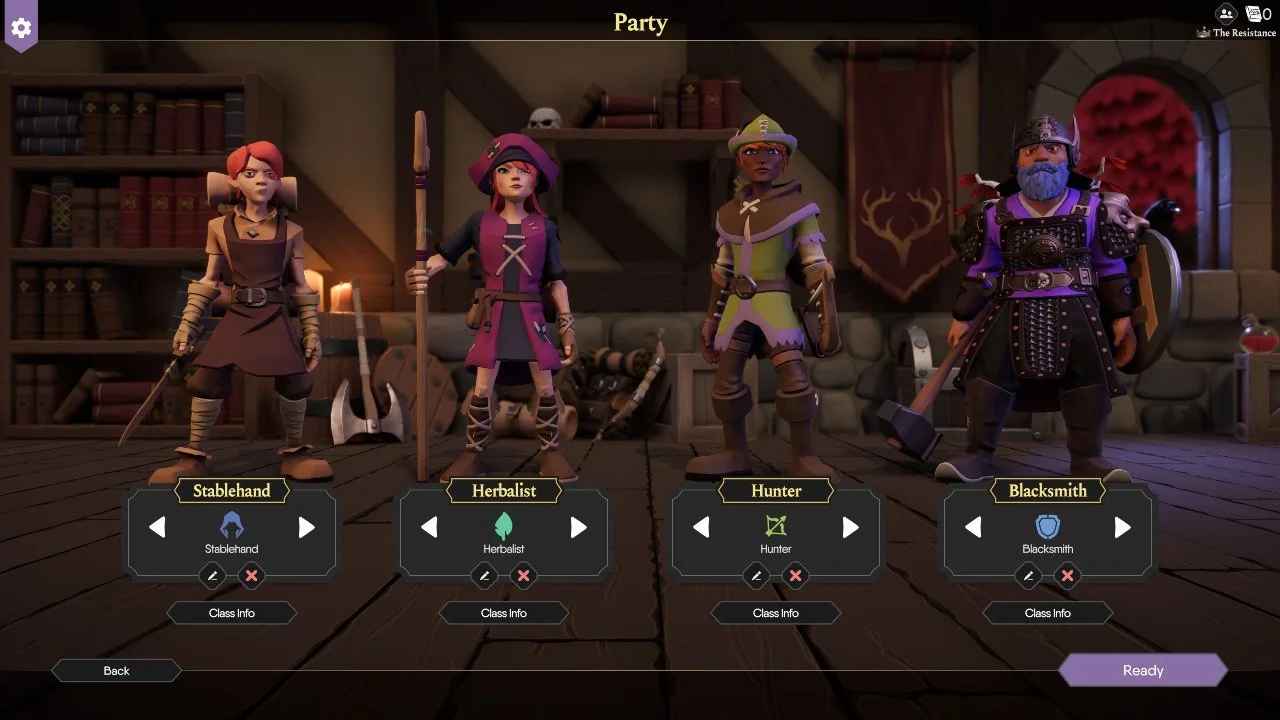Viewport: 1280px width, 720px height.
Task: Display Class Info for the Blacksmith
Action: point(1048,613)
